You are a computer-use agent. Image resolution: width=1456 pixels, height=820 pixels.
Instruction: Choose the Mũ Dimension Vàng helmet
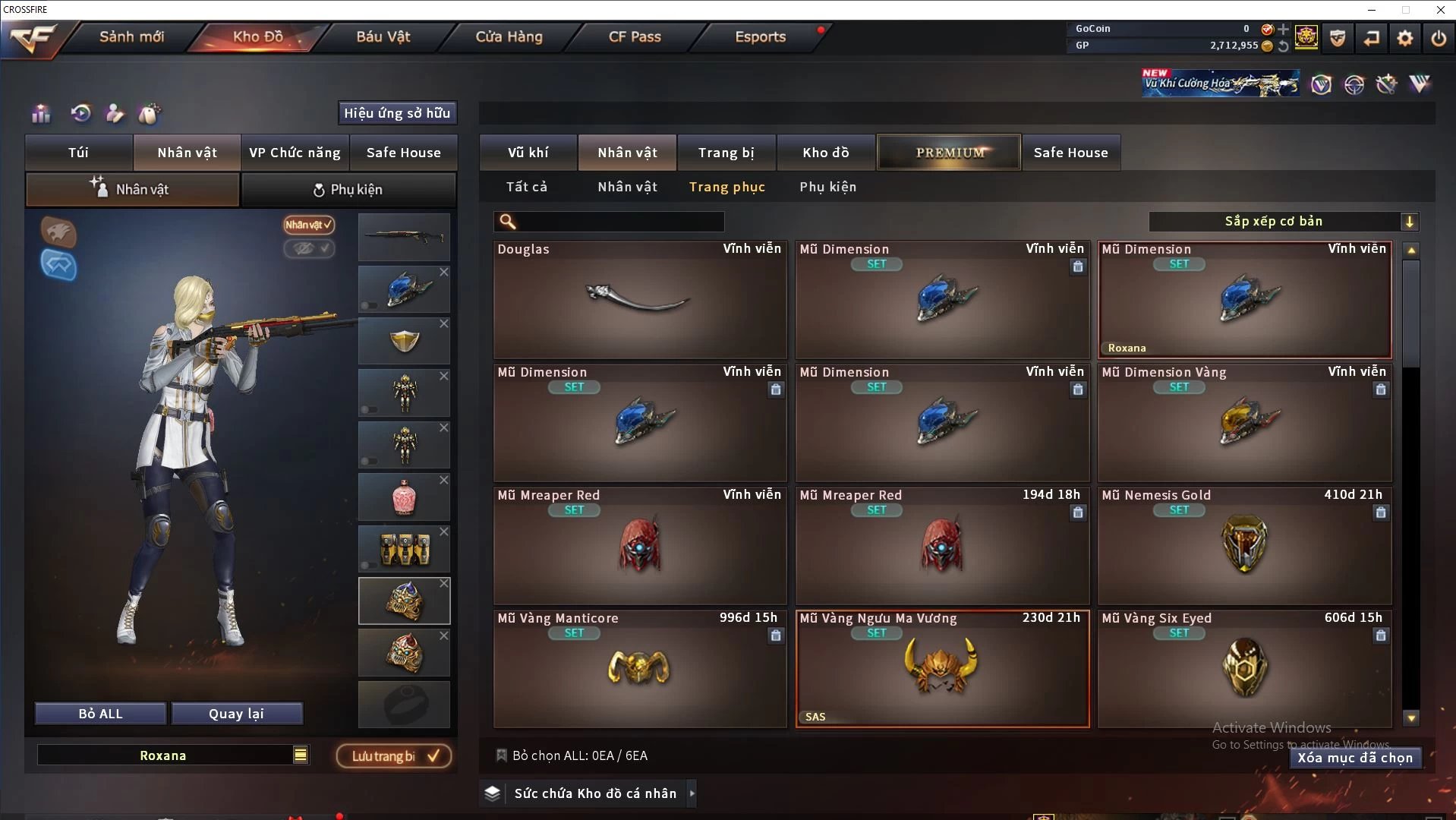[1244, 423]
